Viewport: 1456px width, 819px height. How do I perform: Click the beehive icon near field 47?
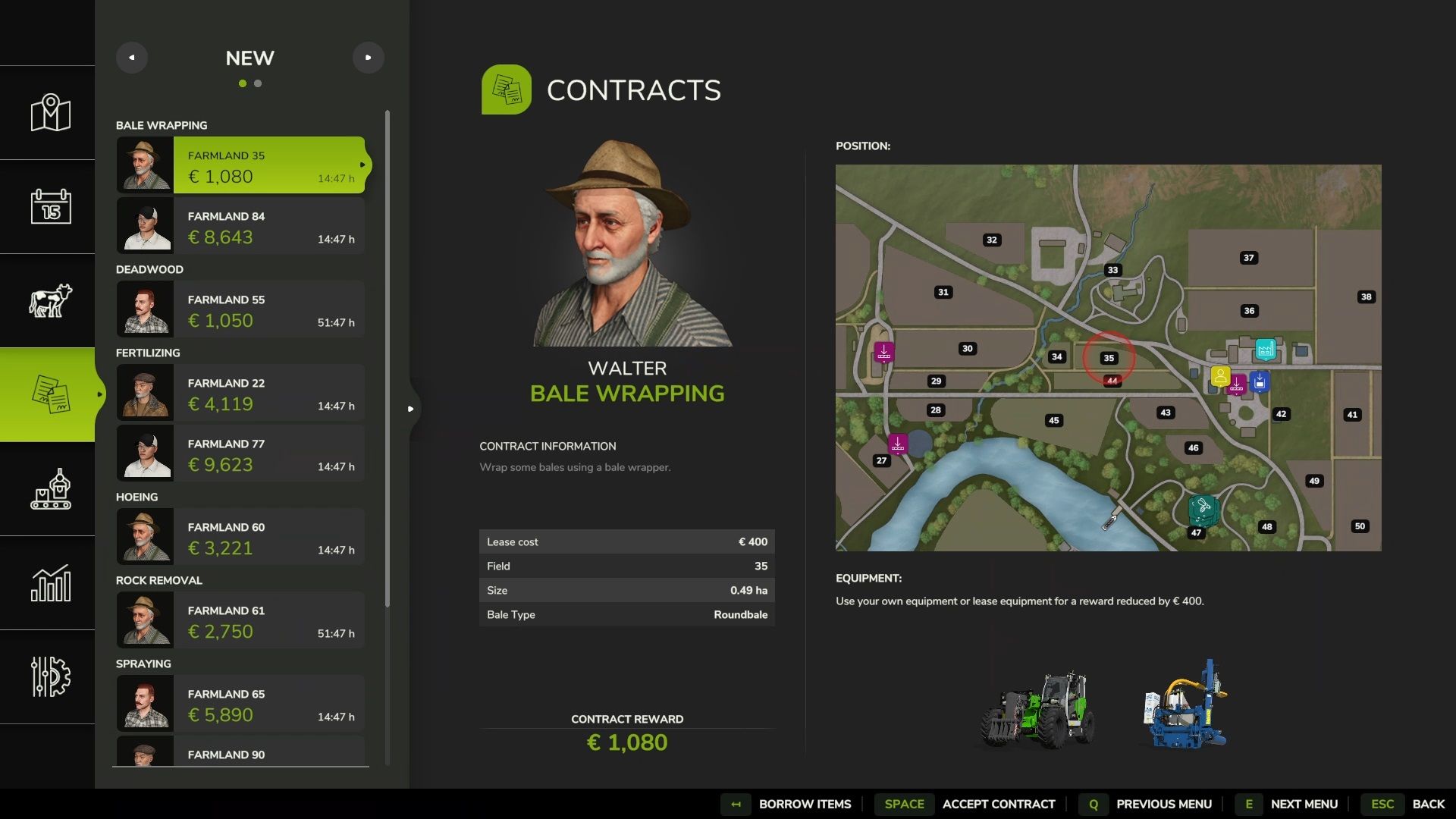click(x=1200, y=505)
